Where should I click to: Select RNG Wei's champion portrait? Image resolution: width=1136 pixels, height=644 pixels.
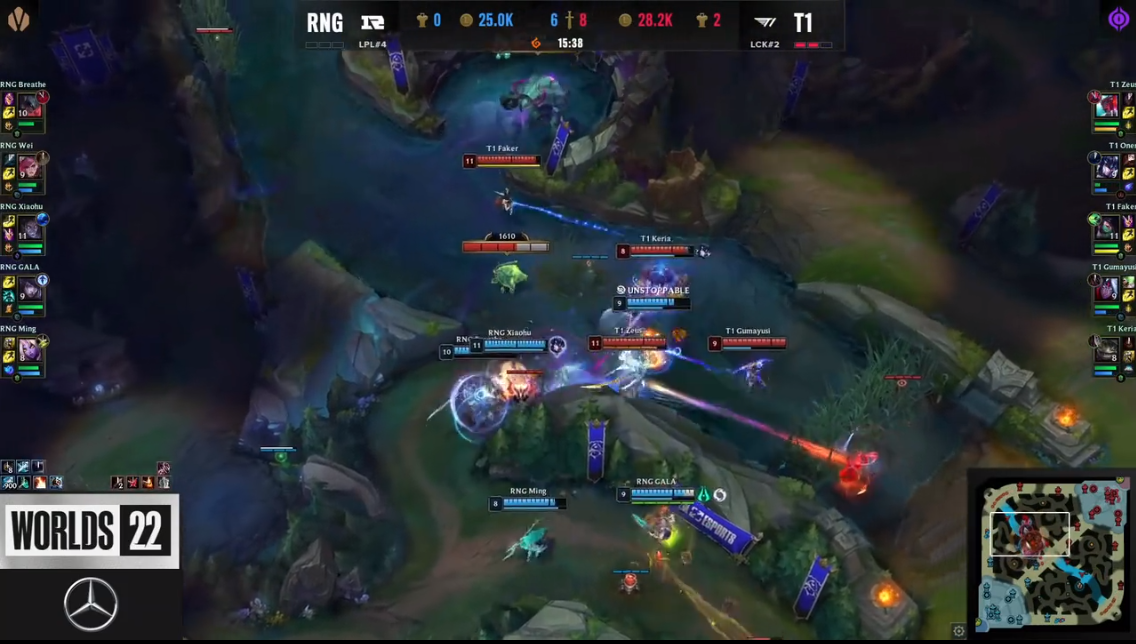29,167
